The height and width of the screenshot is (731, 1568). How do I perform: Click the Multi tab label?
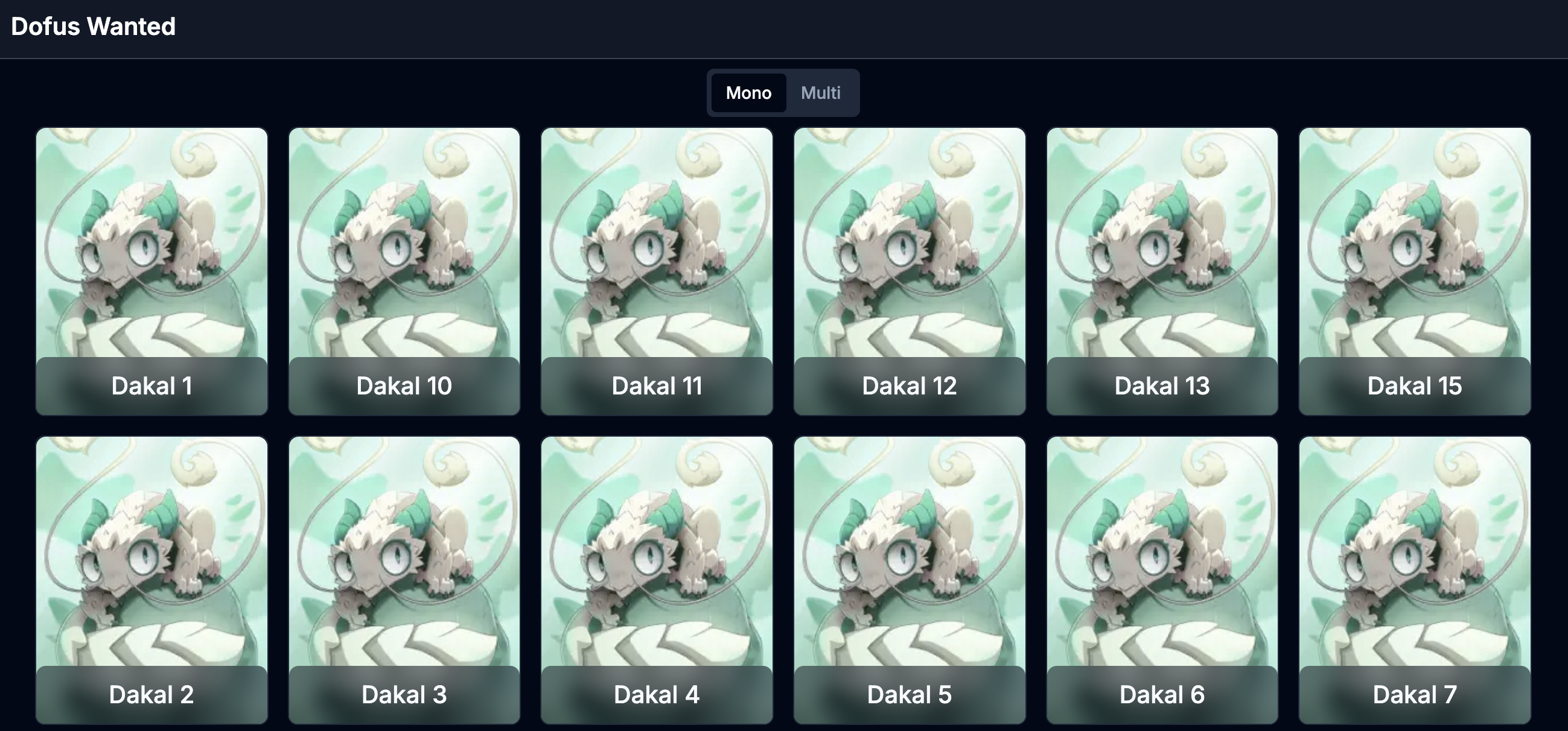(821, 92)
